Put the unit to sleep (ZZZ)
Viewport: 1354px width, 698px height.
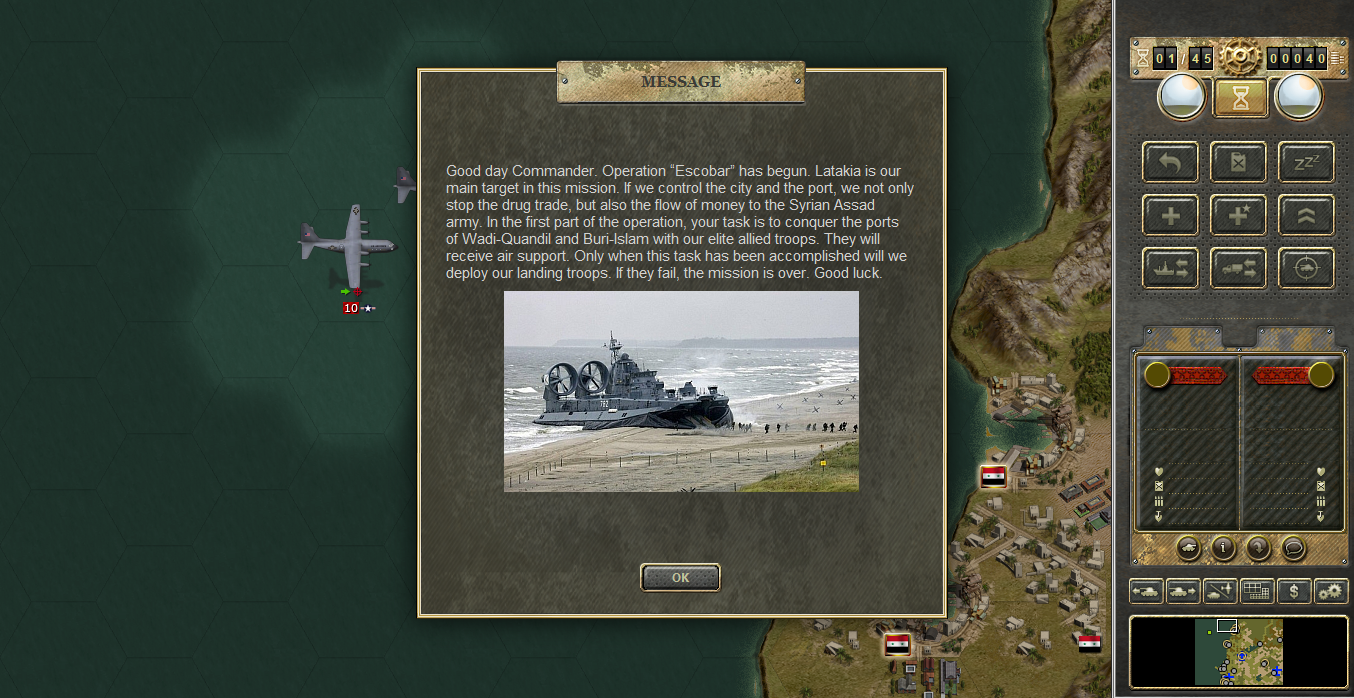point(1306,162)
